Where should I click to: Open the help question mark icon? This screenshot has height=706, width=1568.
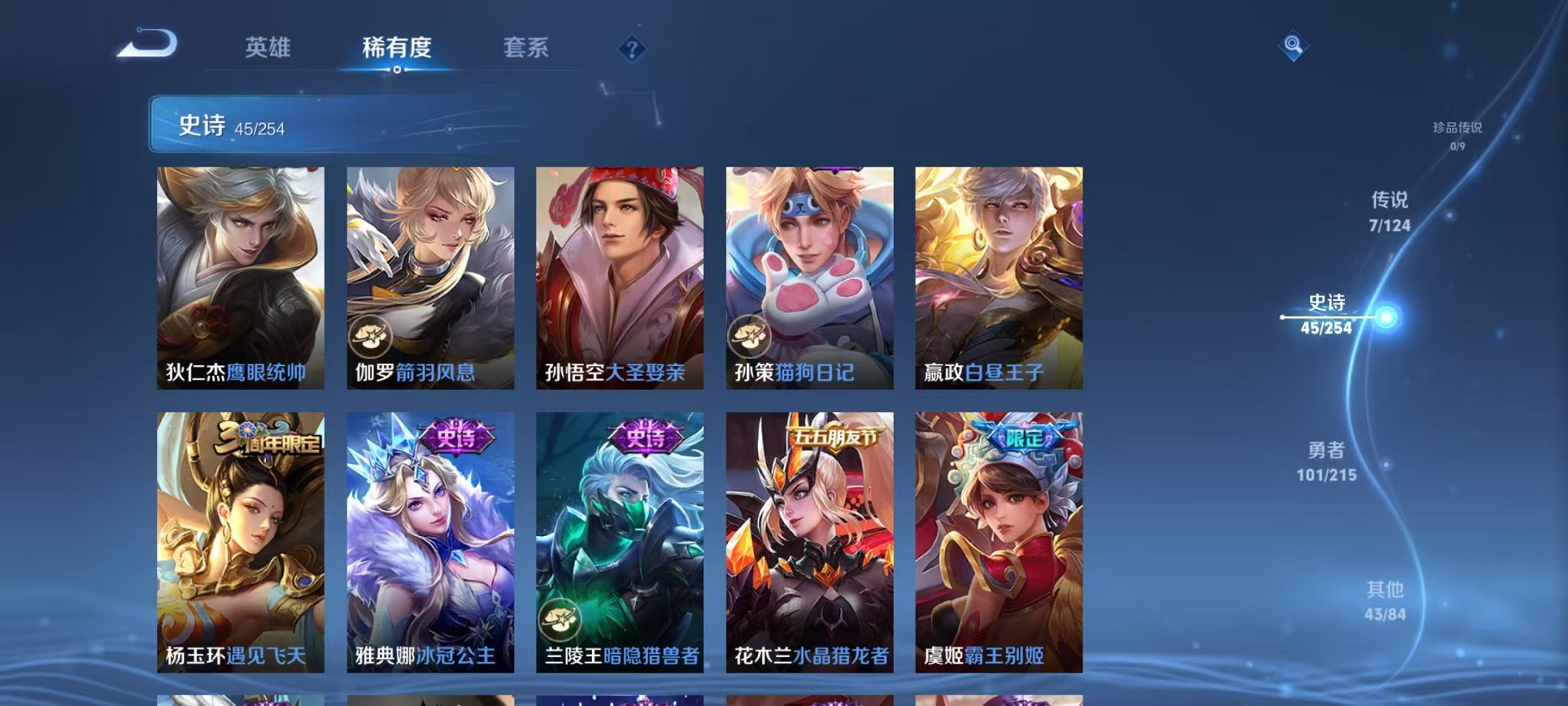[632, 50]
